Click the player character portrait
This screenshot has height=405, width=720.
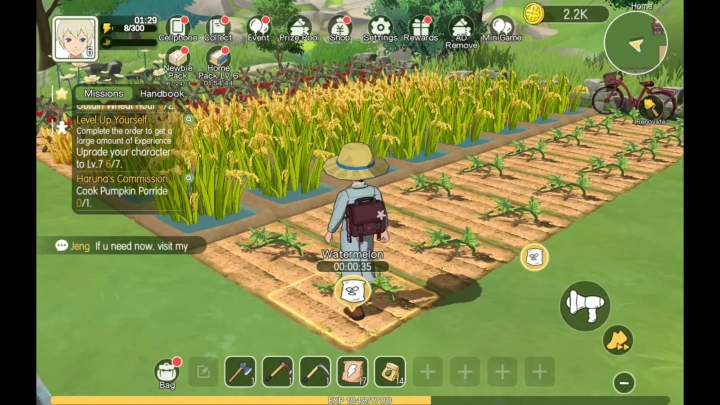click(x=74, y=37)
